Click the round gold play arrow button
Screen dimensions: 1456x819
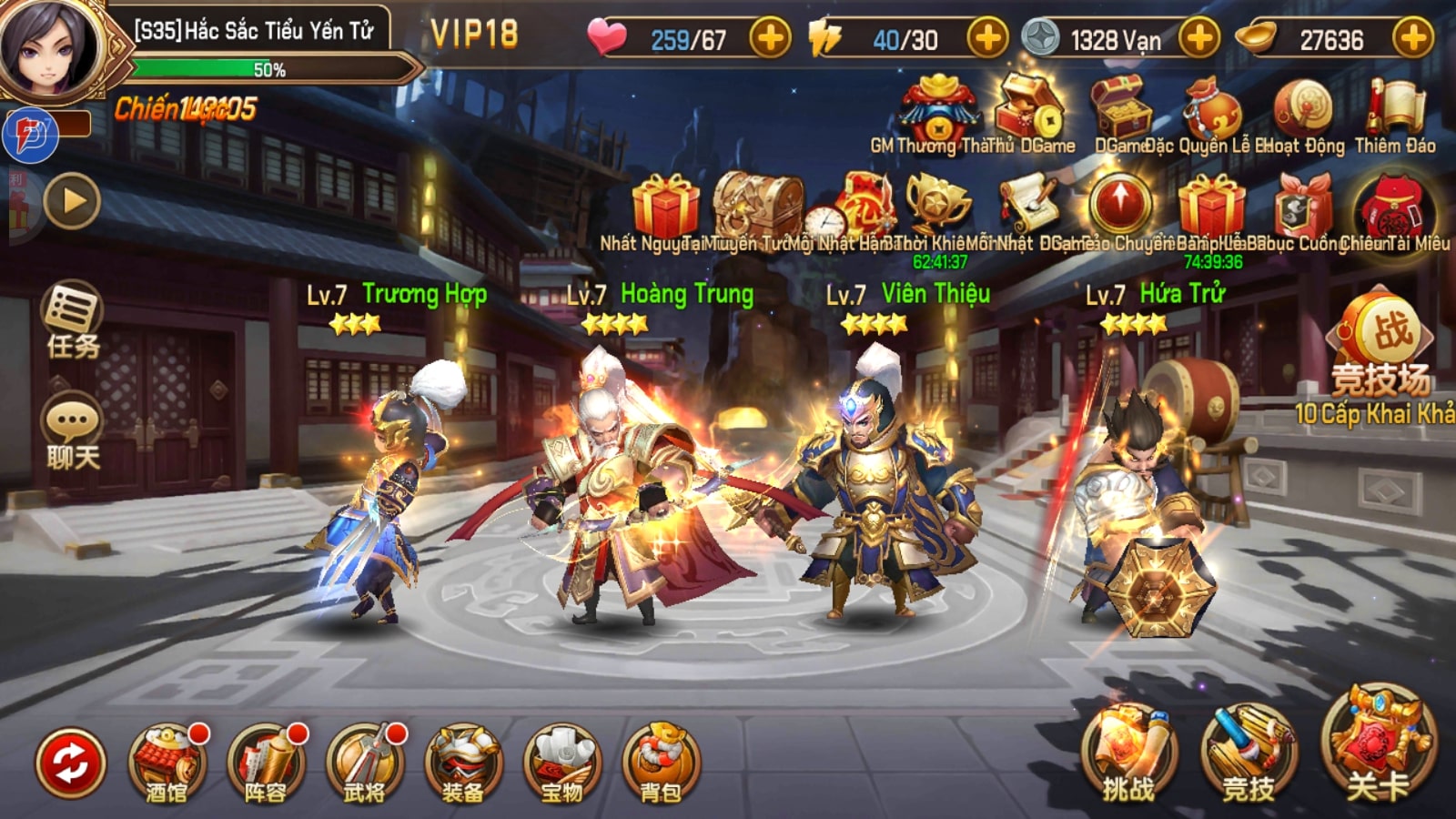pyautogui.click(x=71, y=201)
